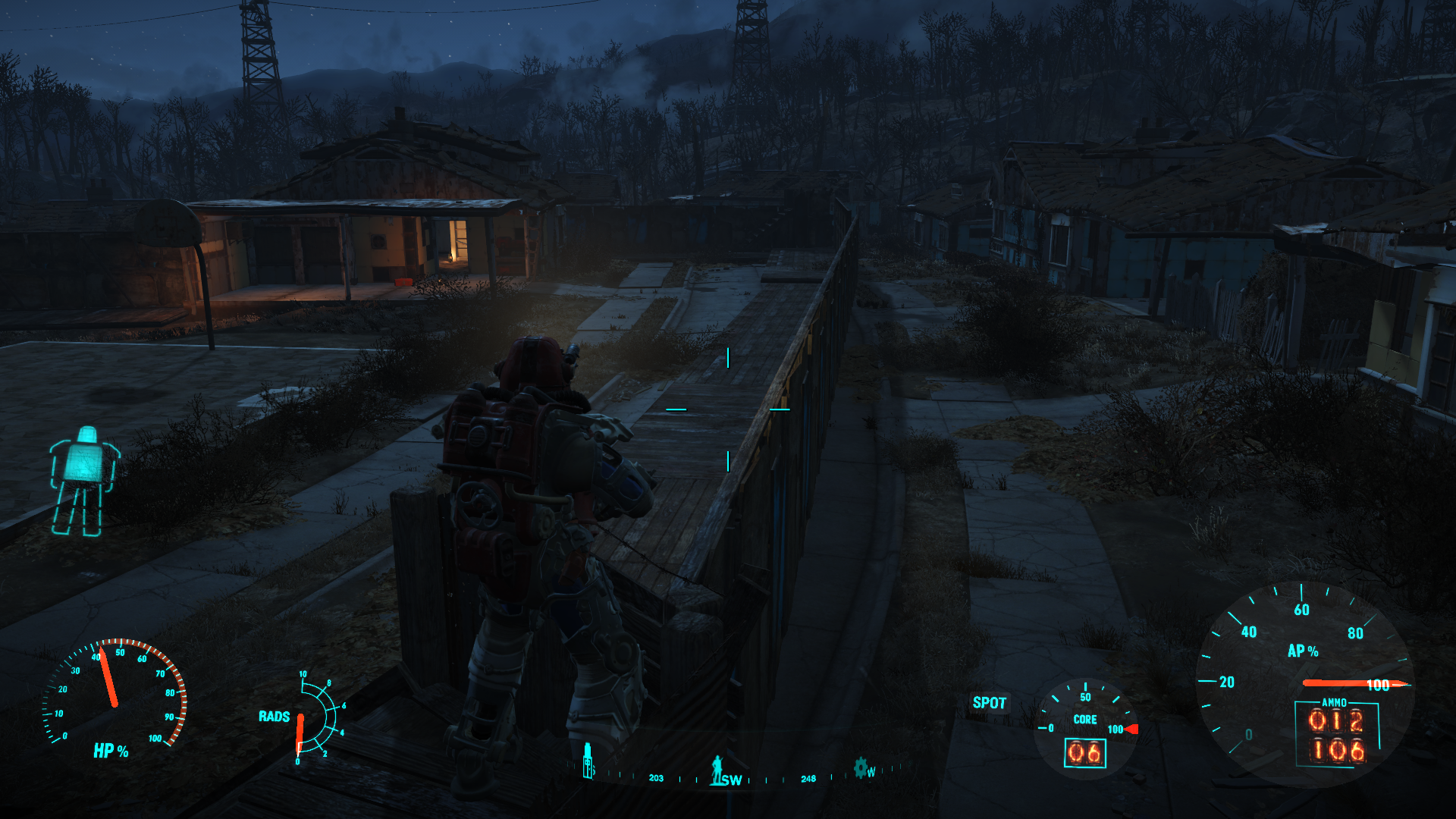Select the gear-shaped marker on the compass
Screen dimensions: 1456x819
coord(861,767)
